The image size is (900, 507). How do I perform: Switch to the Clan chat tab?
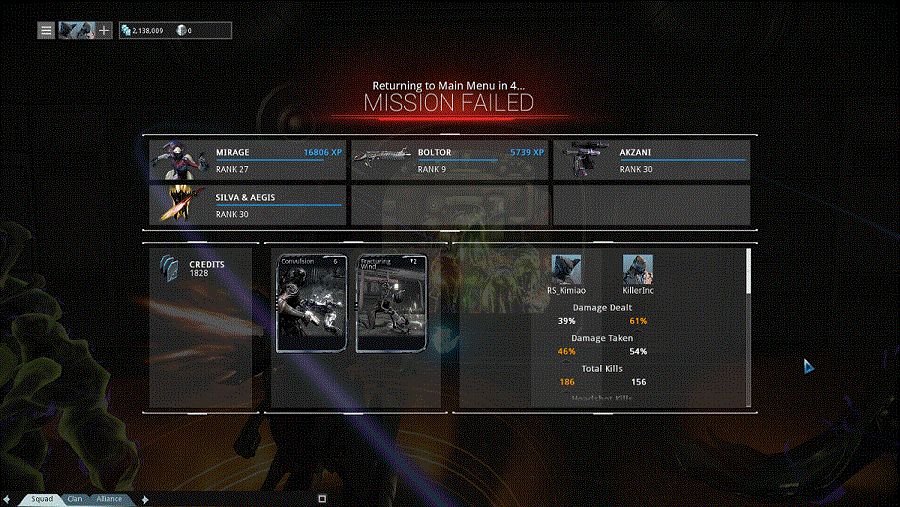coord(76,498)
